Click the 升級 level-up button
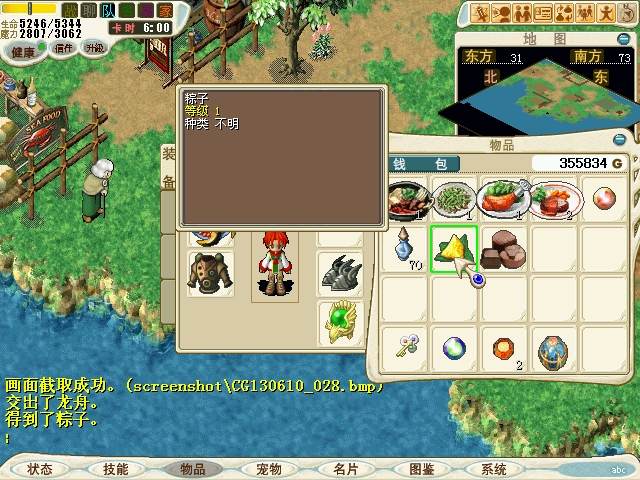The image size is (640, 480). click(x=95, y=48)
